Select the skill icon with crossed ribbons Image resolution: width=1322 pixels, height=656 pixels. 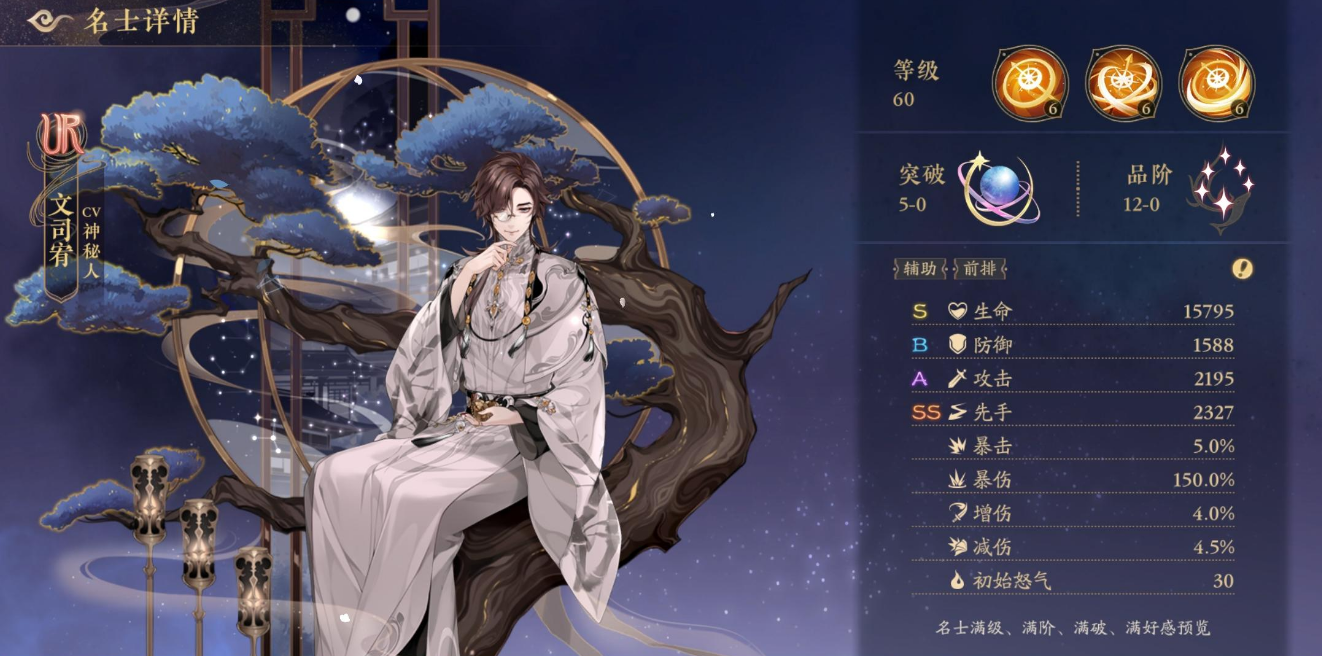[x=1123, y=83]
